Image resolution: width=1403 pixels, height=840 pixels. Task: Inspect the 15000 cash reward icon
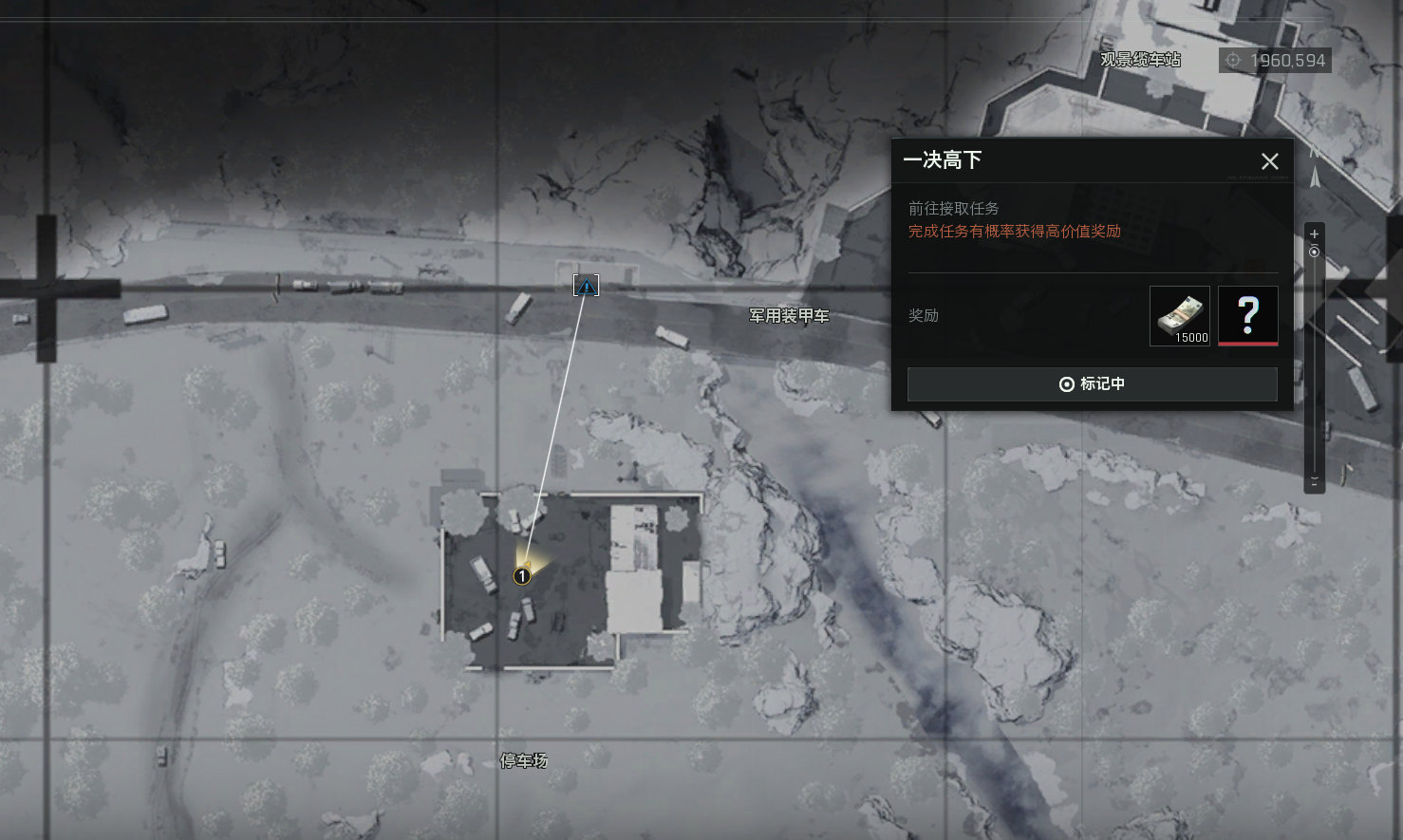1179,316
